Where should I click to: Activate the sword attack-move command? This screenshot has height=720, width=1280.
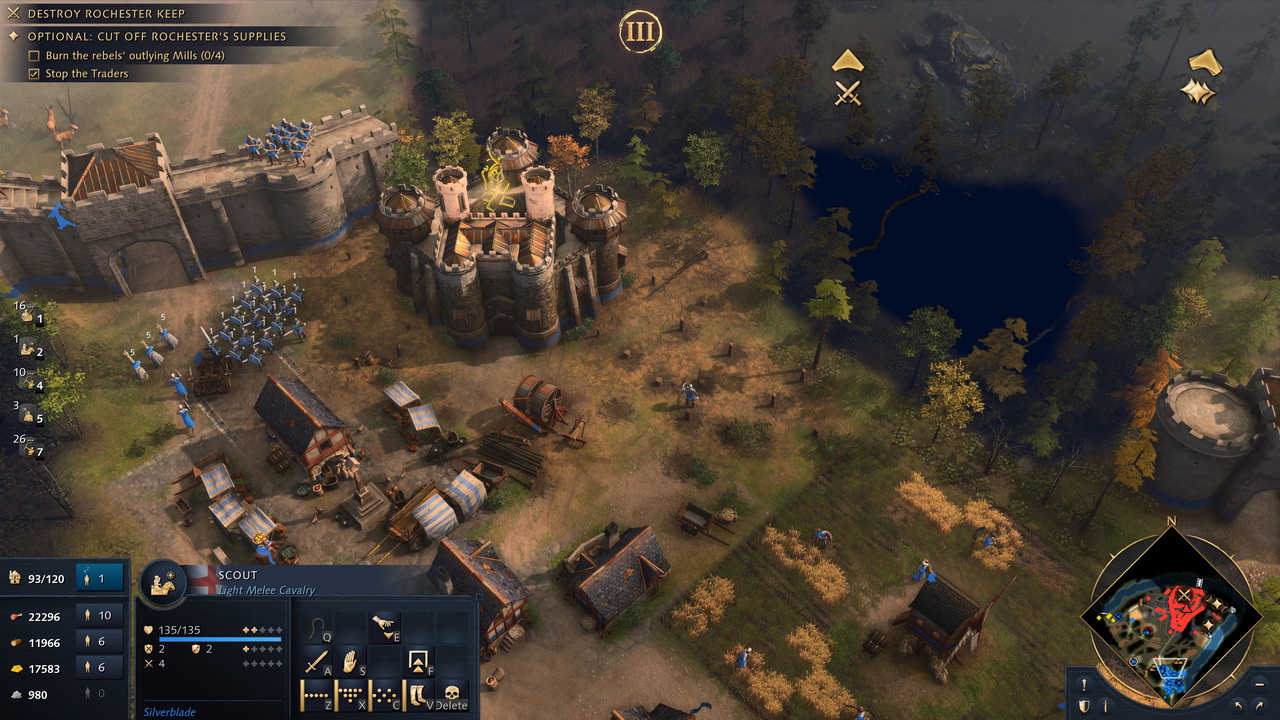point(317,662)
